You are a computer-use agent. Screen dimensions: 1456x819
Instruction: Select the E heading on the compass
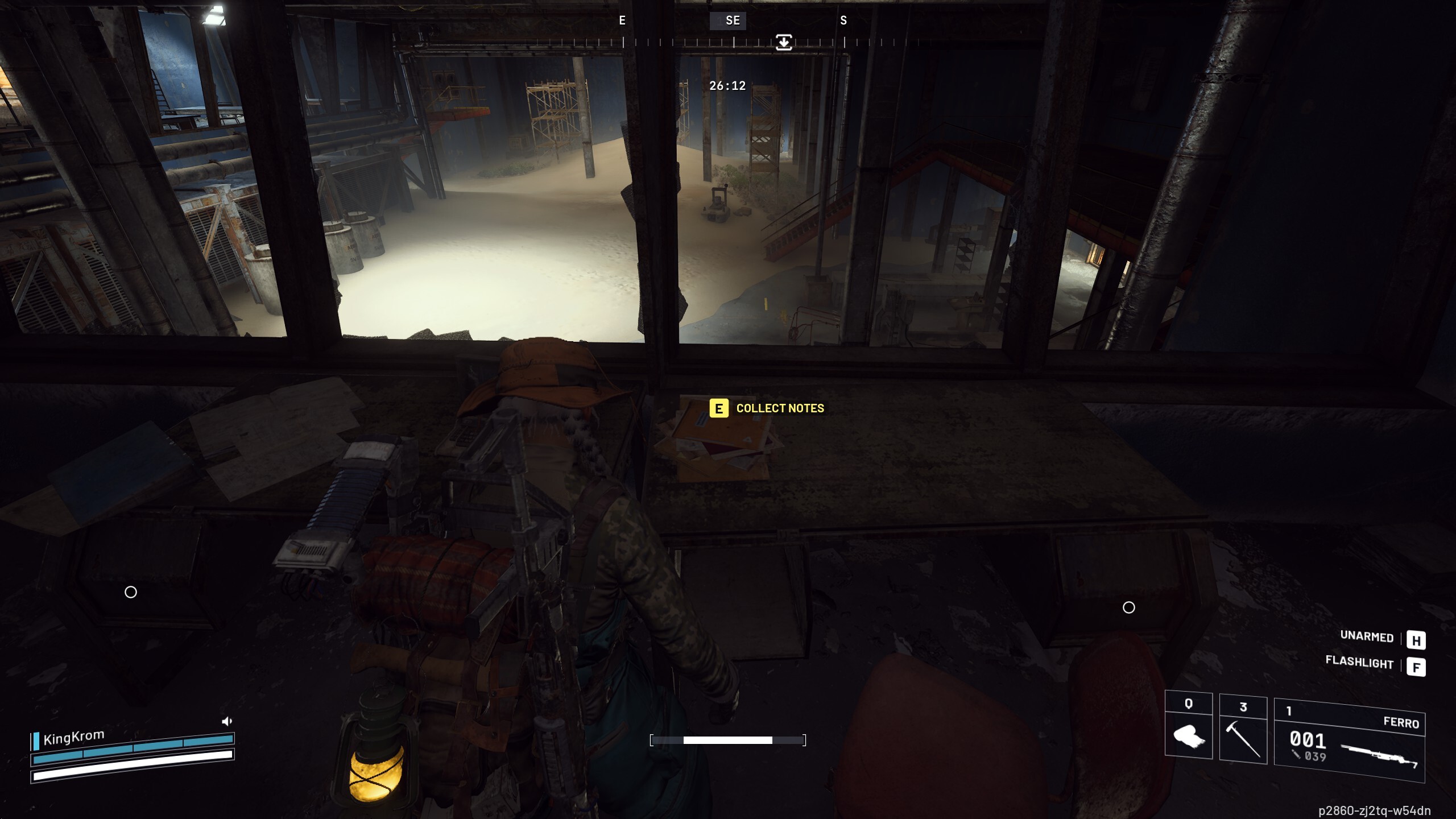tap(621, 21)
